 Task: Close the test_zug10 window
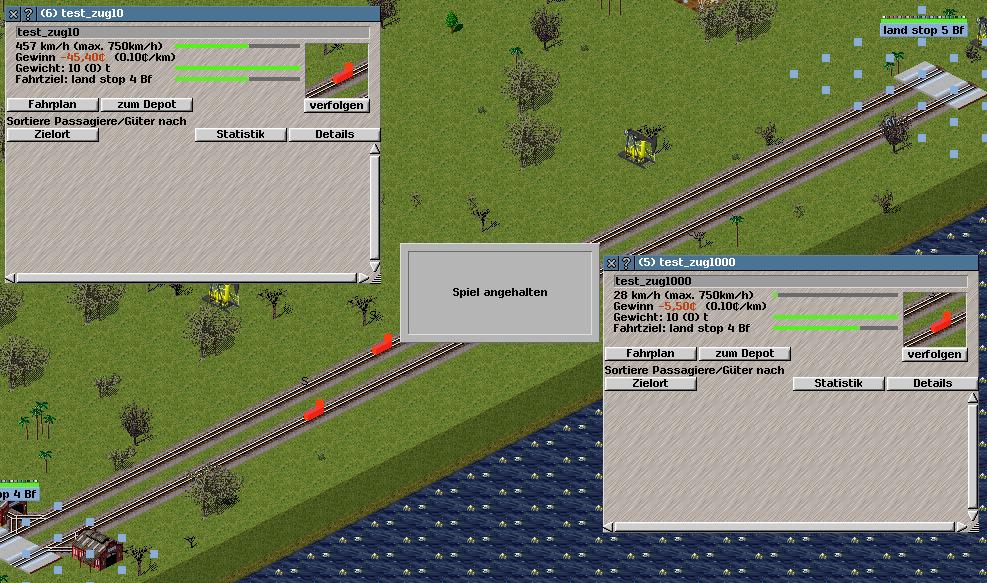[x=13, y=15]
